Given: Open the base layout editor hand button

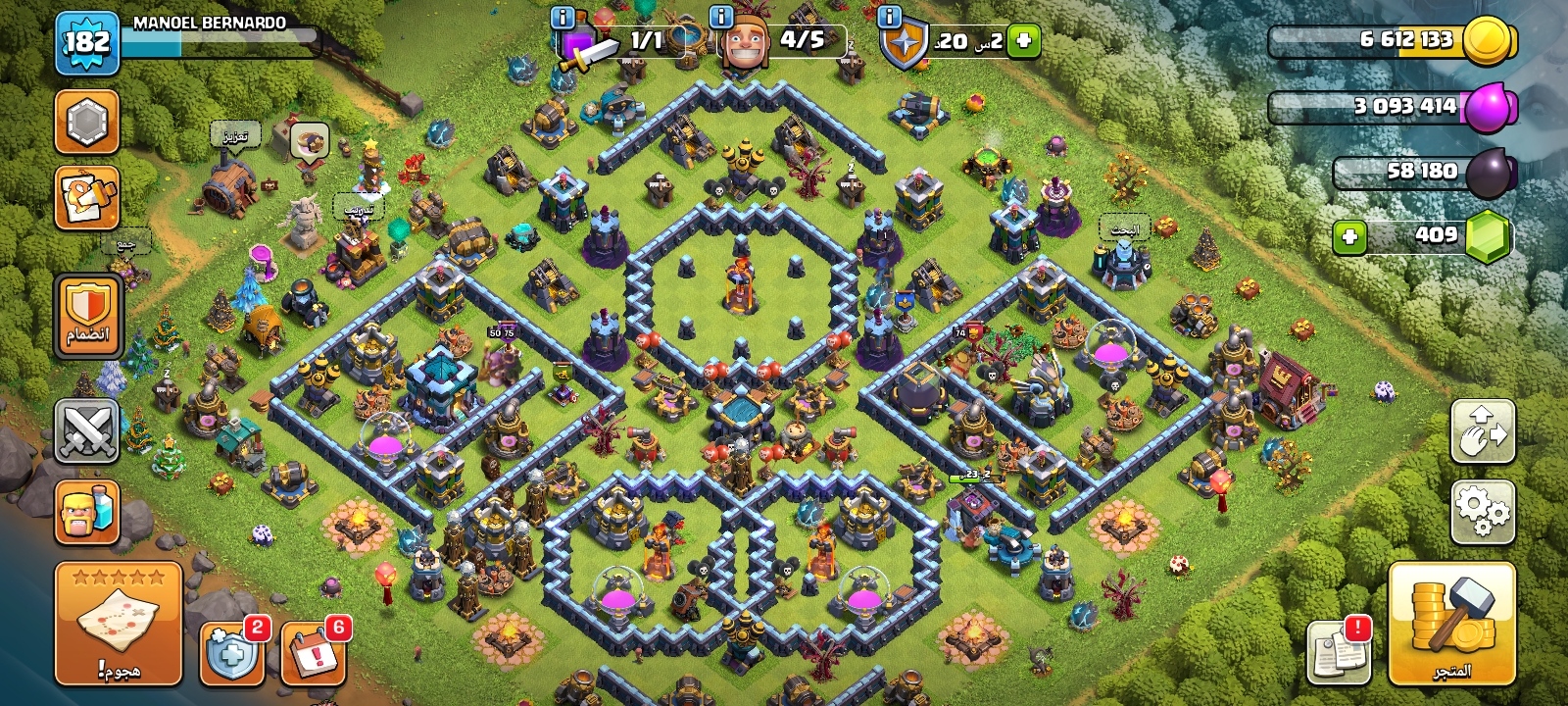Looking at the screenshot, I should (1483, 431).
